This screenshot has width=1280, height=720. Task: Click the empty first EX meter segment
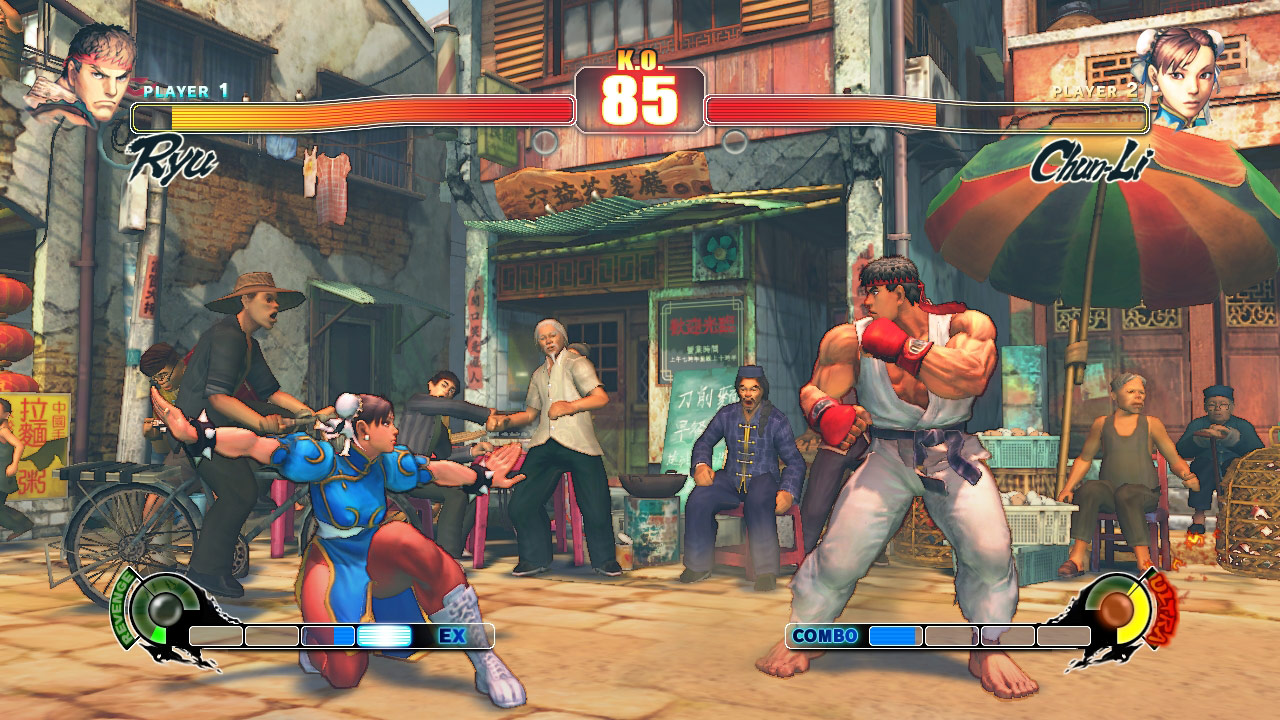coord(214,634)
